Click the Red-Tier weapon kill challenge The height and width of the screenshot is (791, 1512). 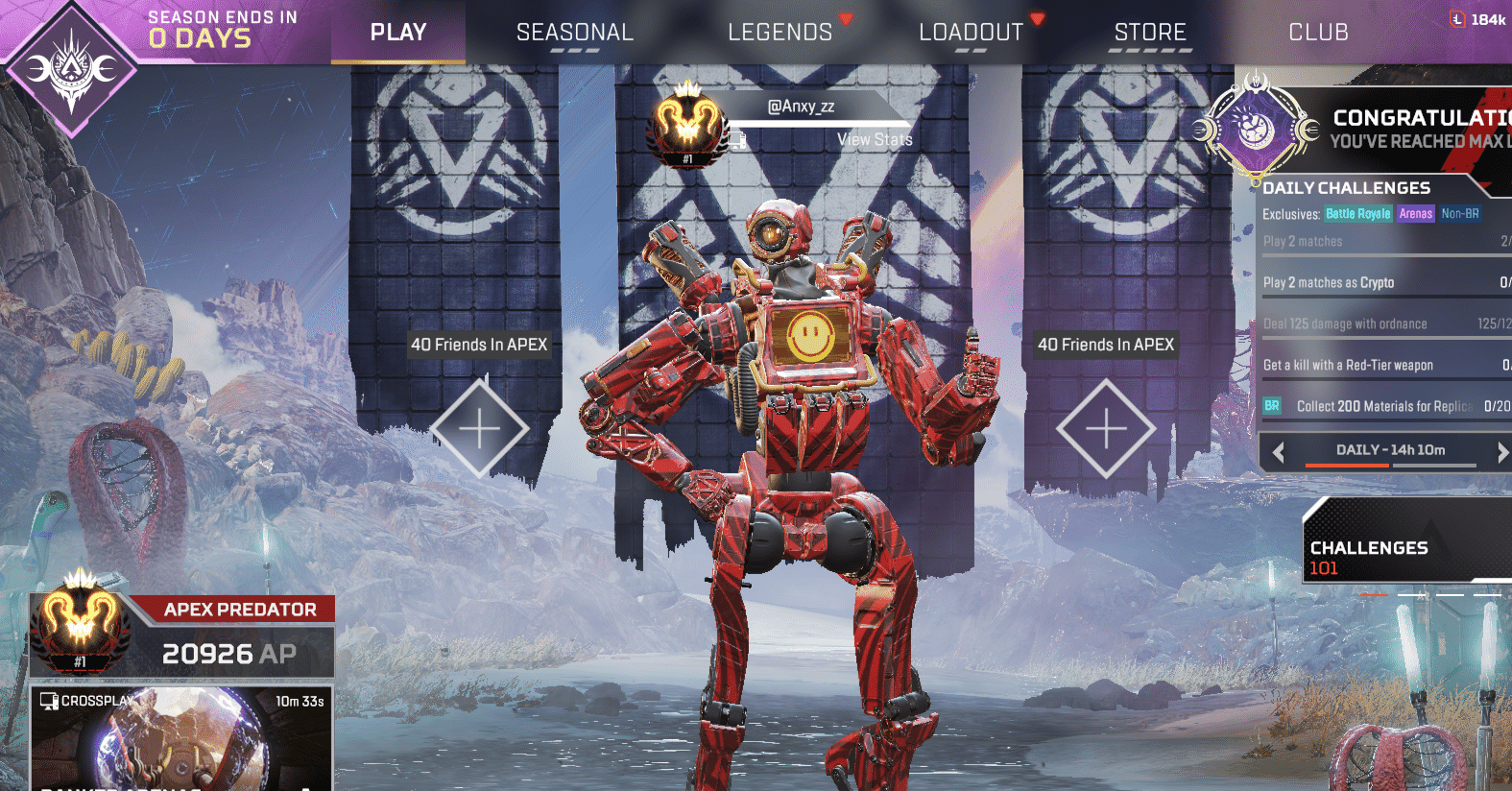(1384, 365)
